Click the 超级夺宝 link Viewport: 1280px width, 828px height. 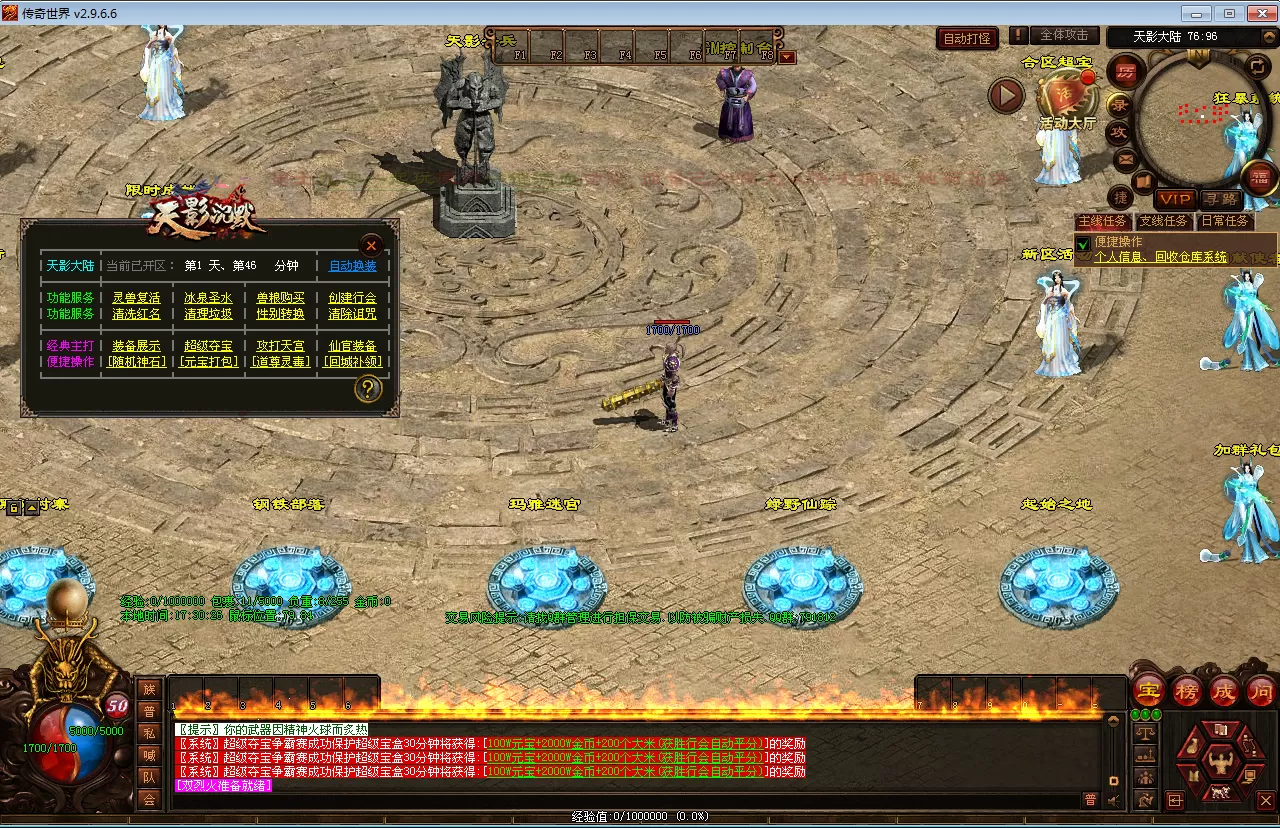(208, 346)
